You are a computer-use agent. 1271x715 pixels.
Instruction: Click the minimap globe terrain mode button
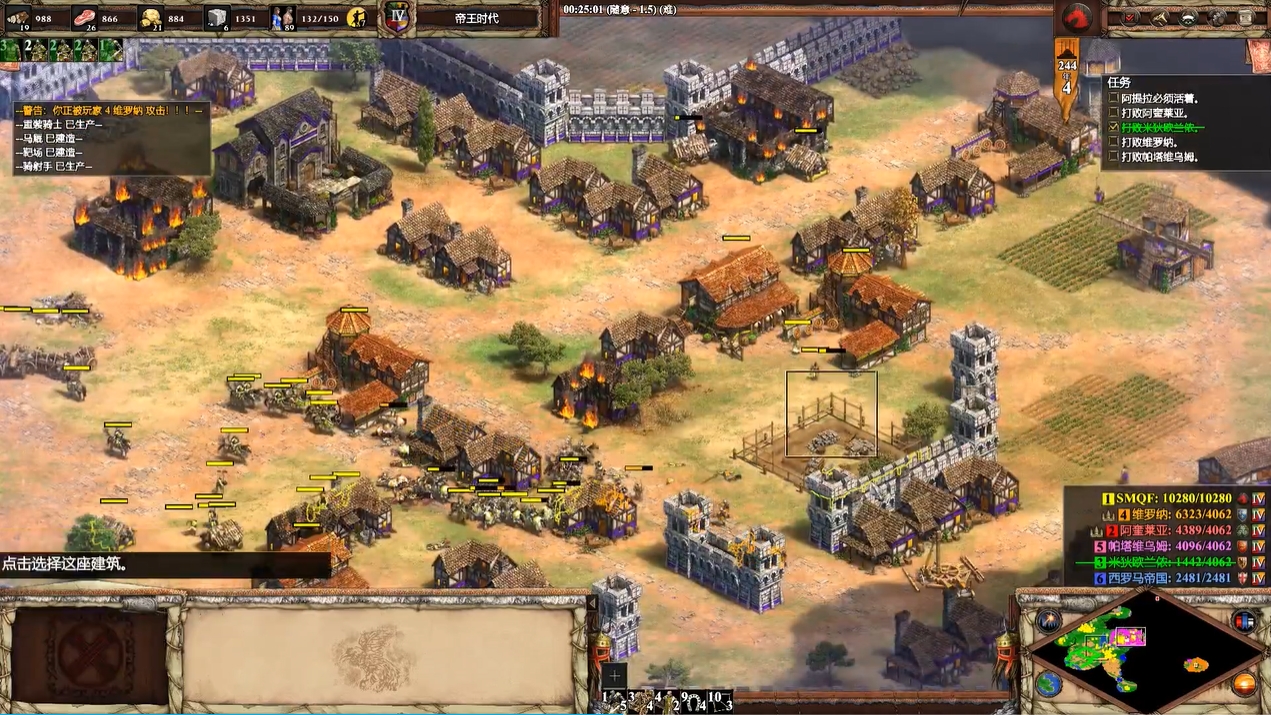[1048, 684]
